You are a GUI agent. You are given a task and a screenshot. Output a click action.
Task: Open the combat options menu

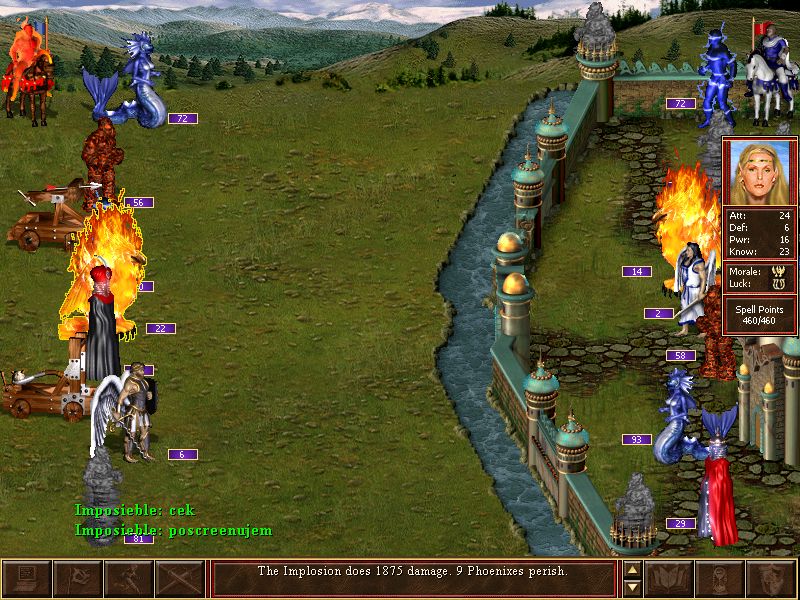pyautogui.click(x=27, y=579)
